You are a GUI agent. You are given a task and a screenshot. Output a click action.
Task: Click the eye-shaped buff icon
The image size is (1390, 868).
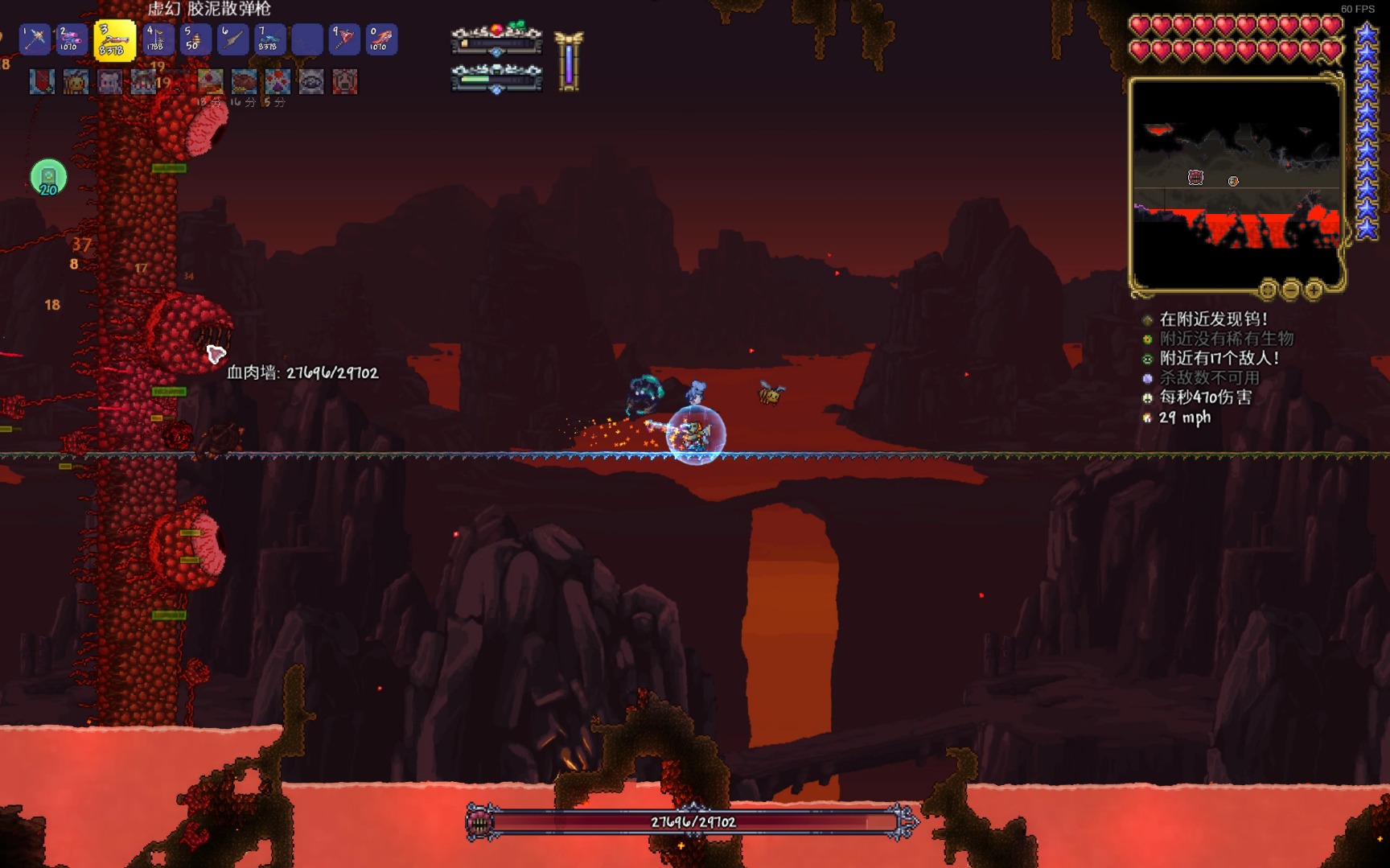311,81
